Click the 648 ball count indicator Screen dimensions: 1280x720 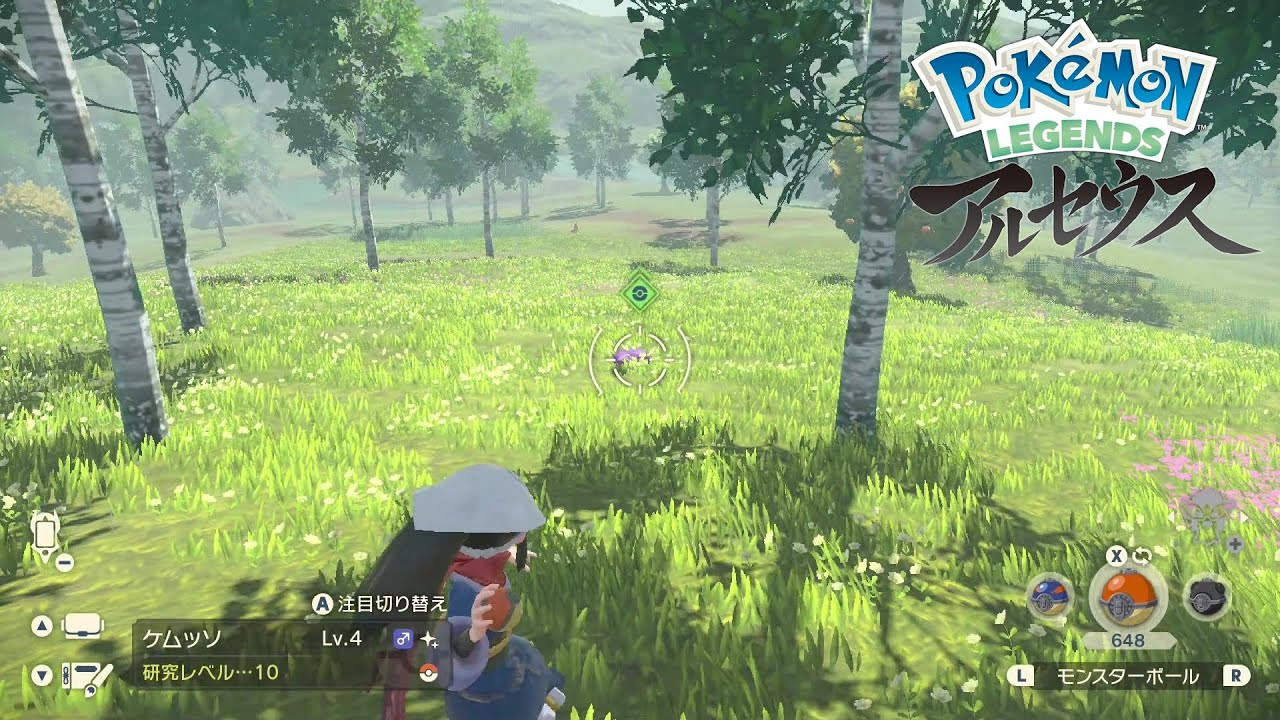point(1127,639)
